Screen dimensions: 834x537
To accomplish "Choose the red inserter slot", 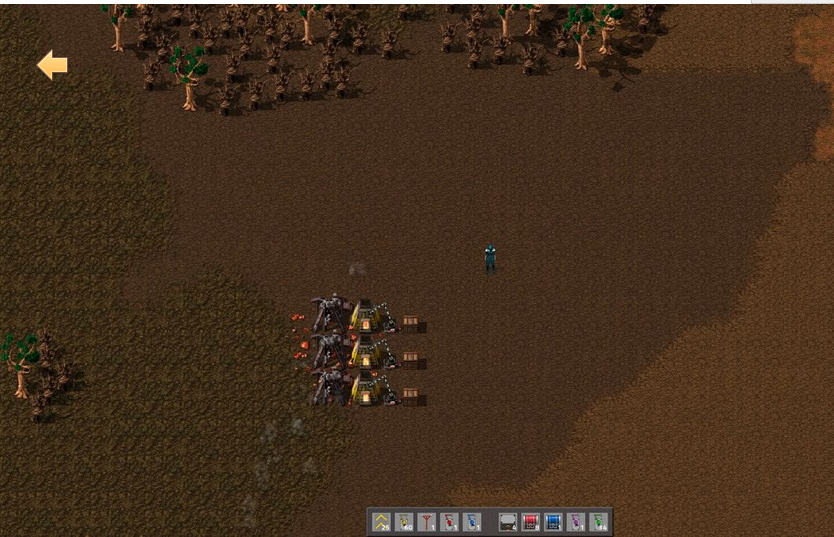I will coord(449,521).
